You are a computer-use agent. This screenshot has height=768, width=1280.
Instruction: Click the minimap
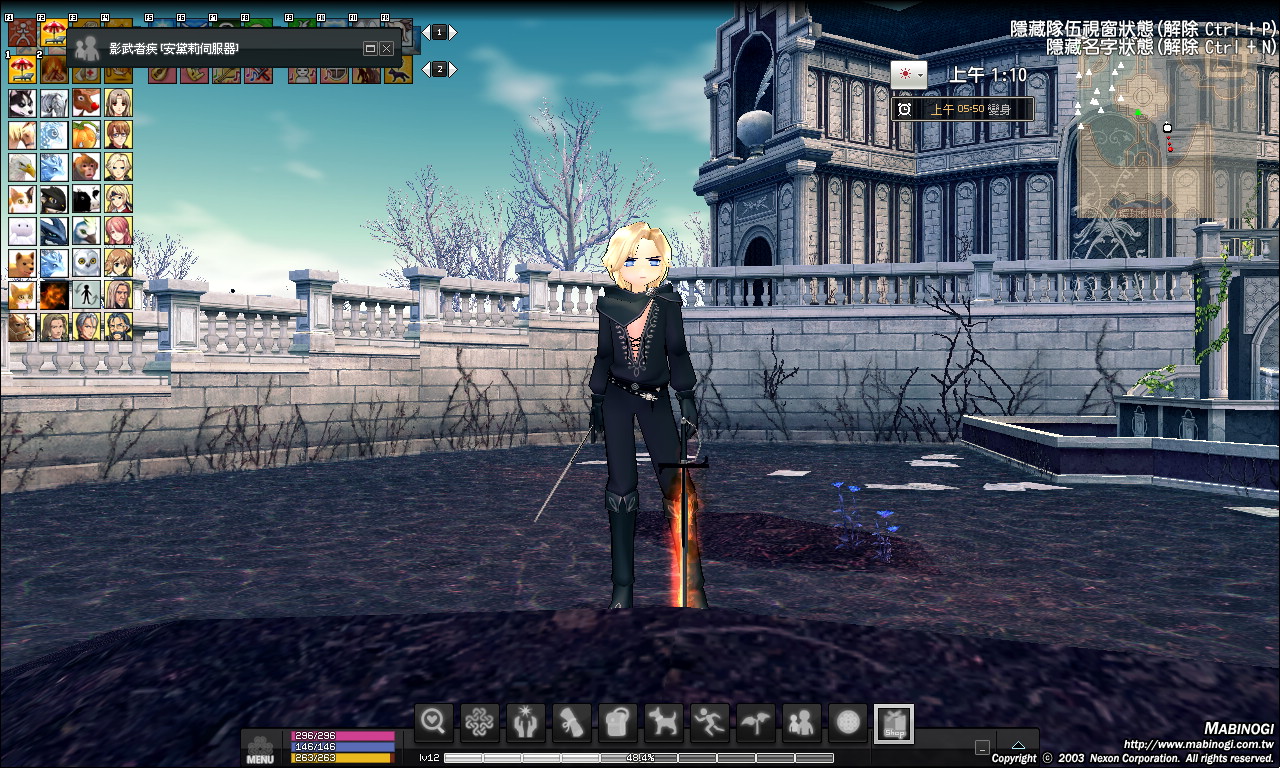pyautogui.click(x=1144, y=138)
